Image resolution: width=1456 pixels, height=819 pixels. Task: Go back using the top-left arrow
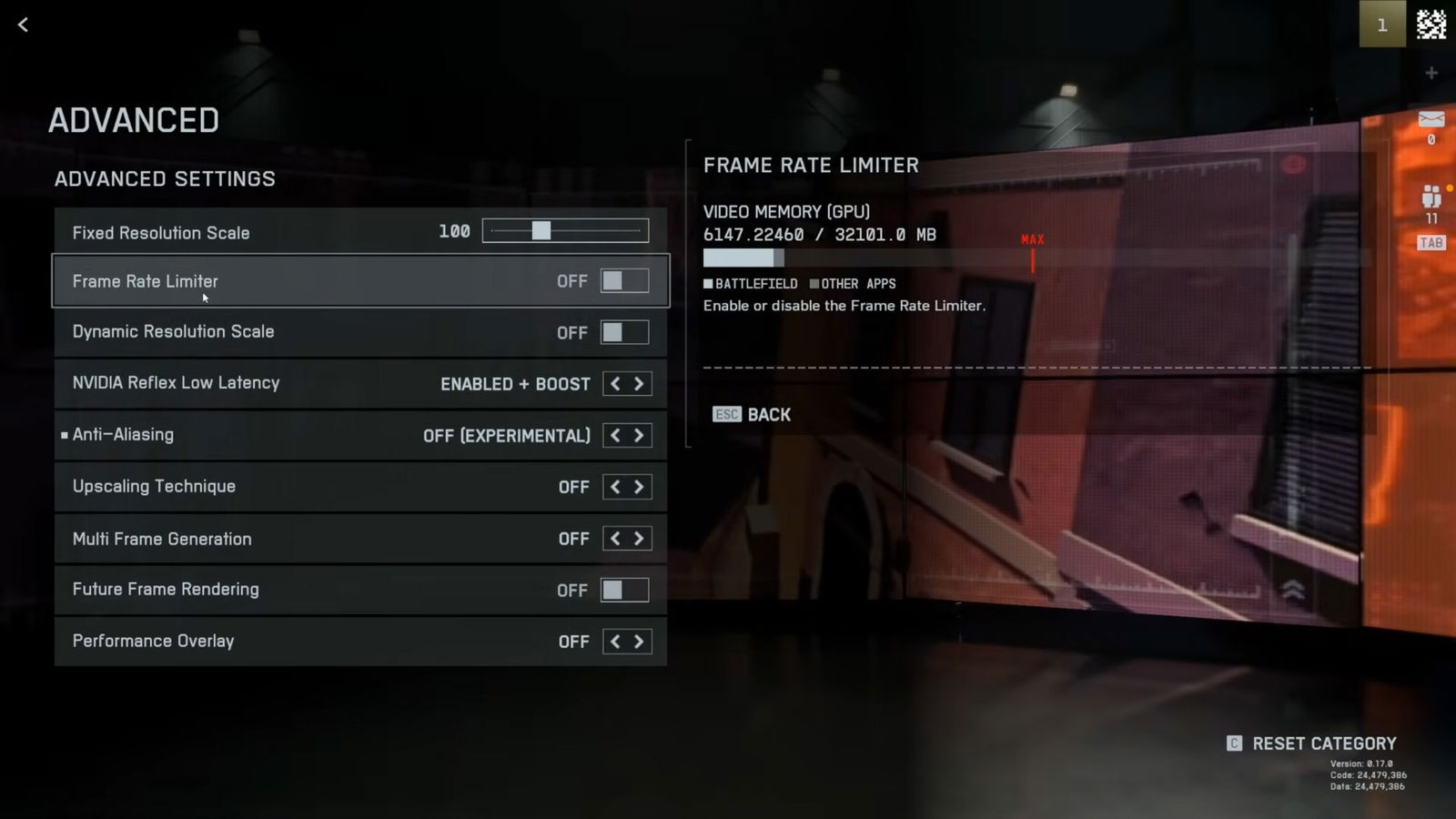pyautogui.click(x=24, y=25)
